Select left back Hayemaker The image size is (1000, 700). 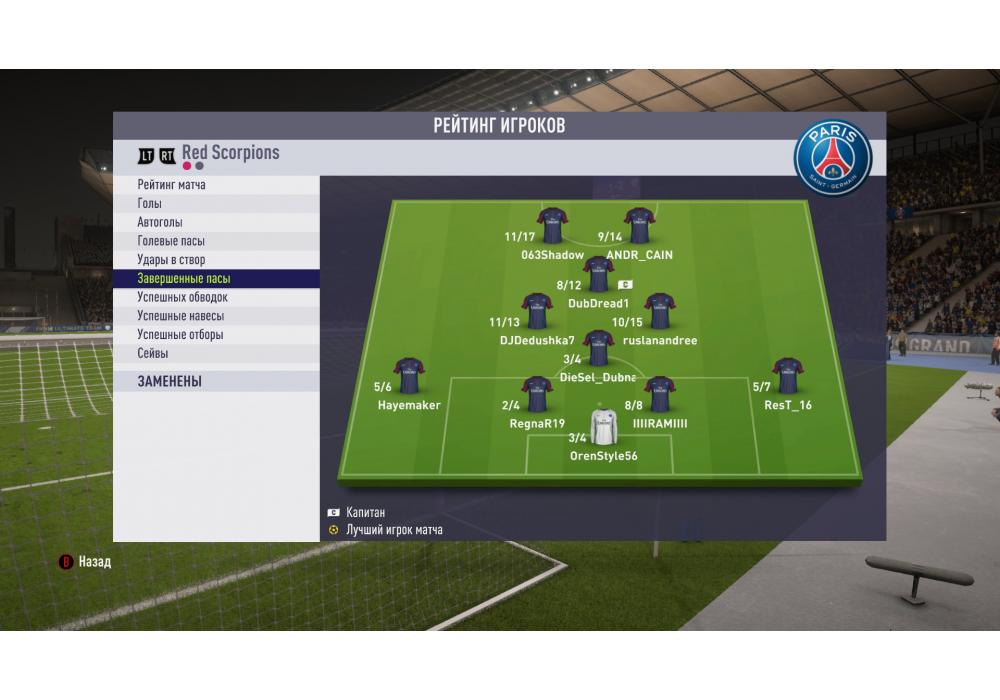(x=409, y=376)
